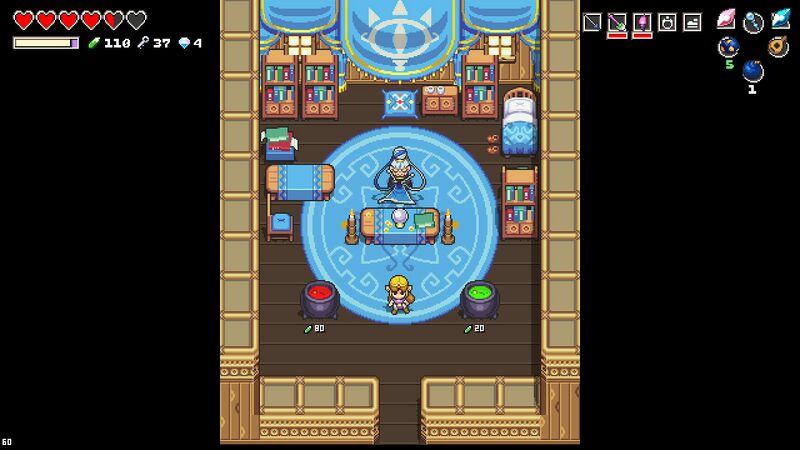Select the boots equipment slot
Screen dimensions: 800x450
click(692, 22)
